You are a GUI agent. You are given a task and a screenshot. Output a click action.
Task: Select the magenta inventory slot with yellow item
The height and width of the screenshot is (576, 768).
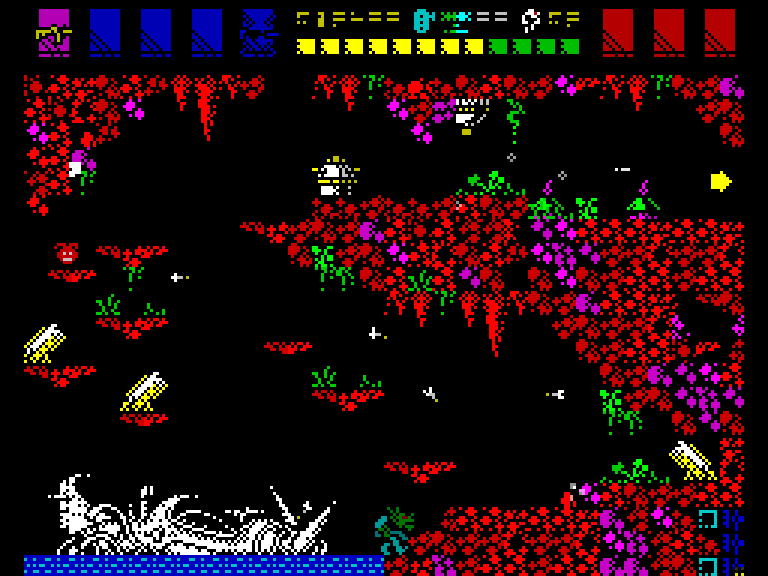[54, 31]
